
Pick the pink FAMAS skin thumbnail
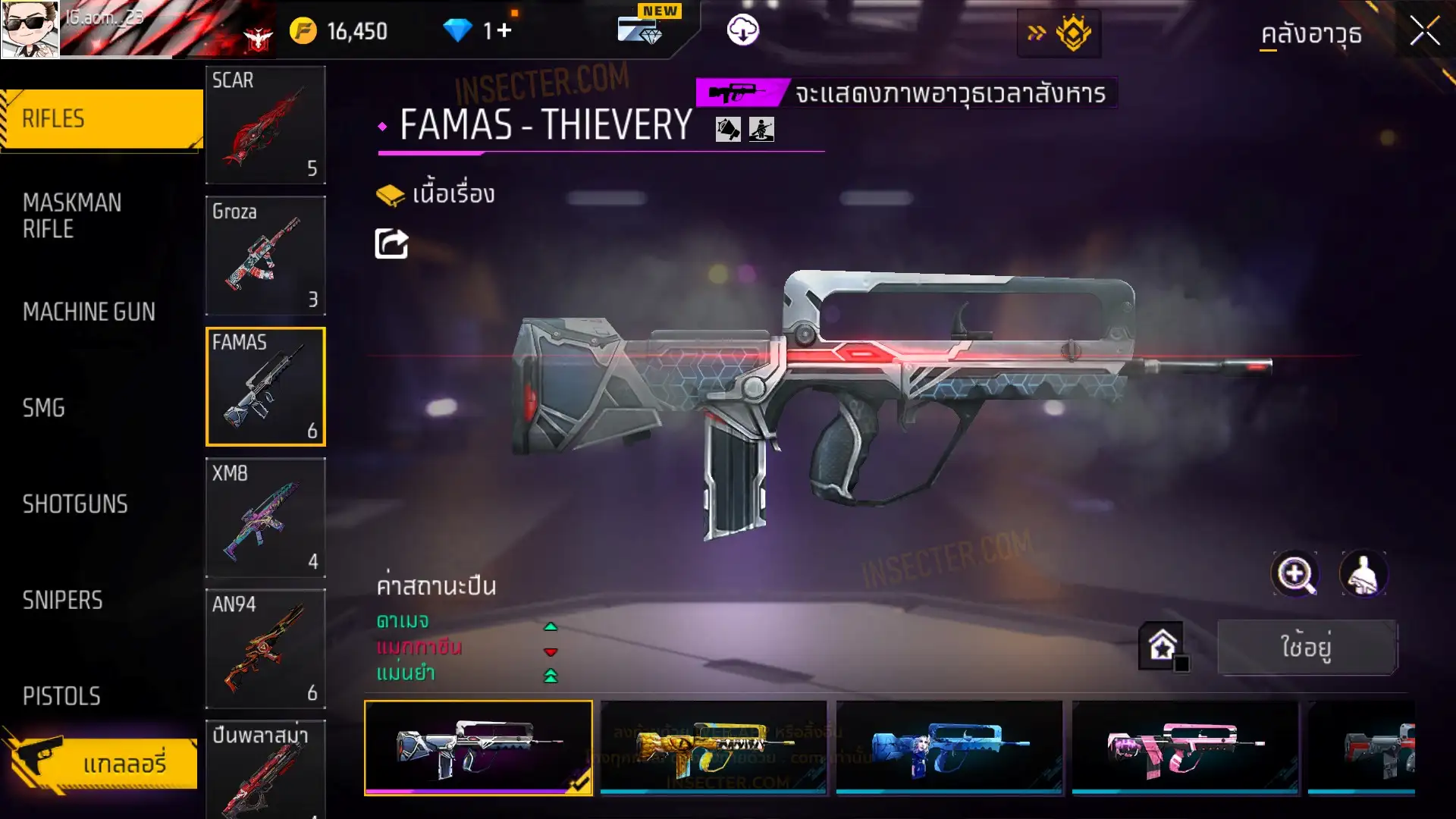pyautogui.click(x=1185, y=748)
